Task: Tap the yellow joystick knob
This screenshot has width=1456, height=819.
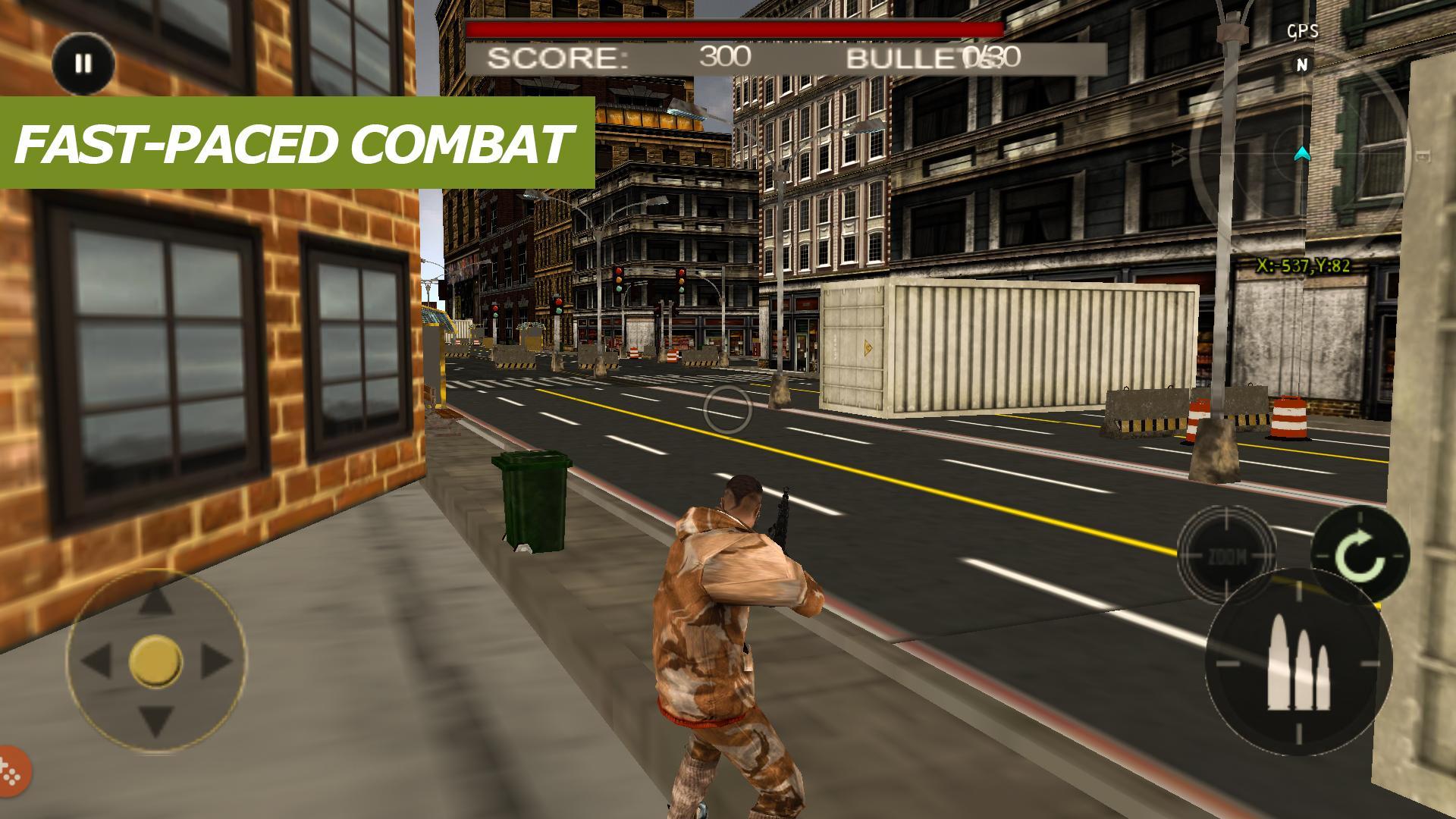Action: click(x=155, y=661)
